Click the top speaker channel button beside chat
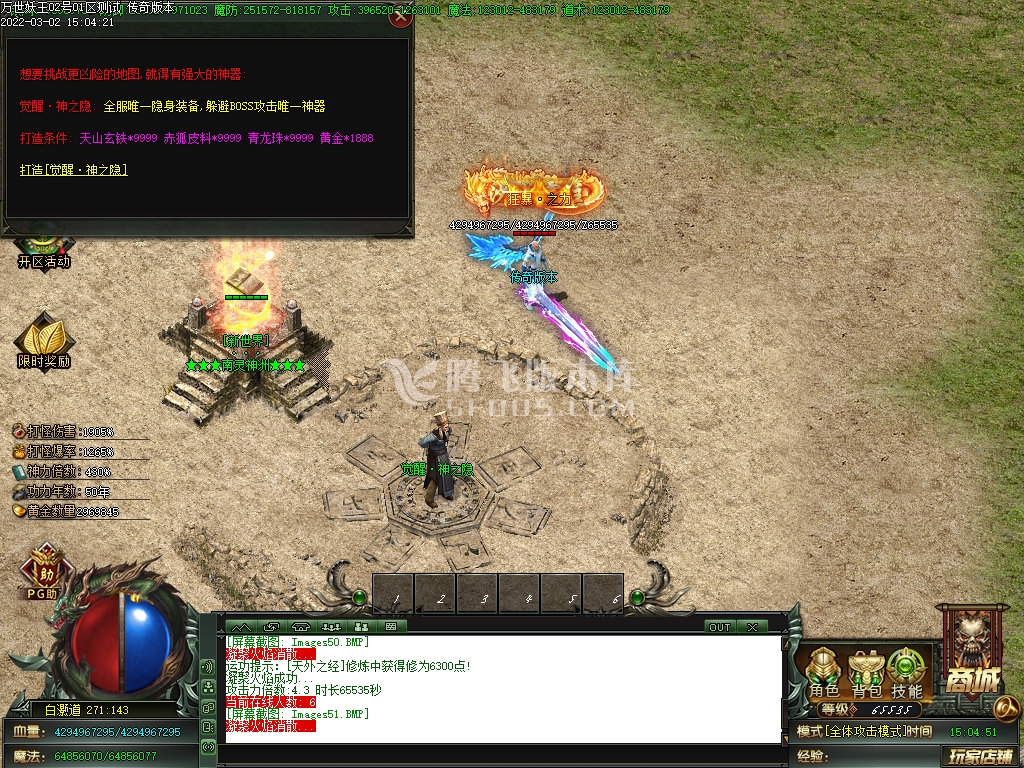 tap(208, 666)
